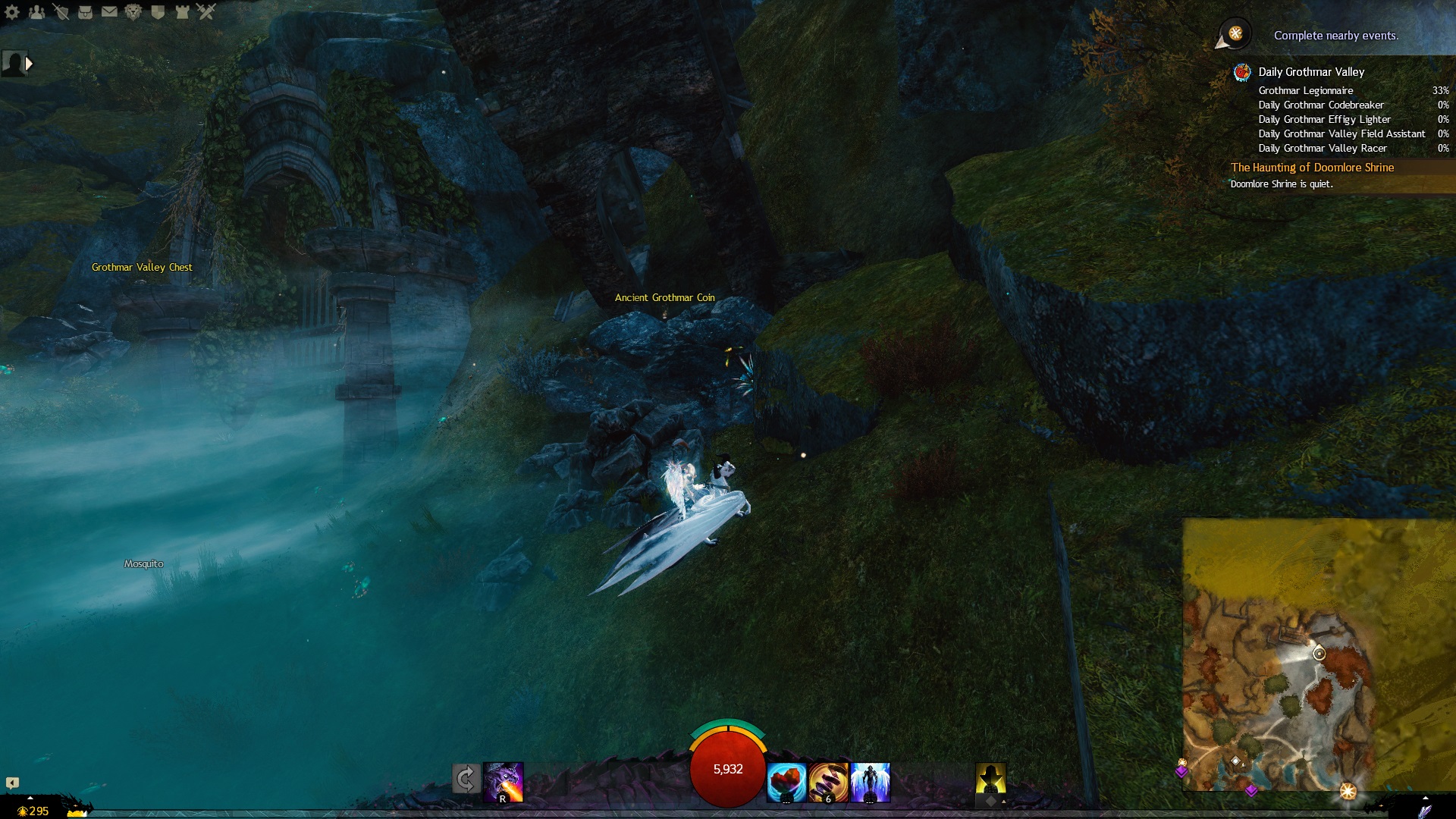
Task: Open the Black Lion Trading Company lion icon
Action: (x=133, y=11)
